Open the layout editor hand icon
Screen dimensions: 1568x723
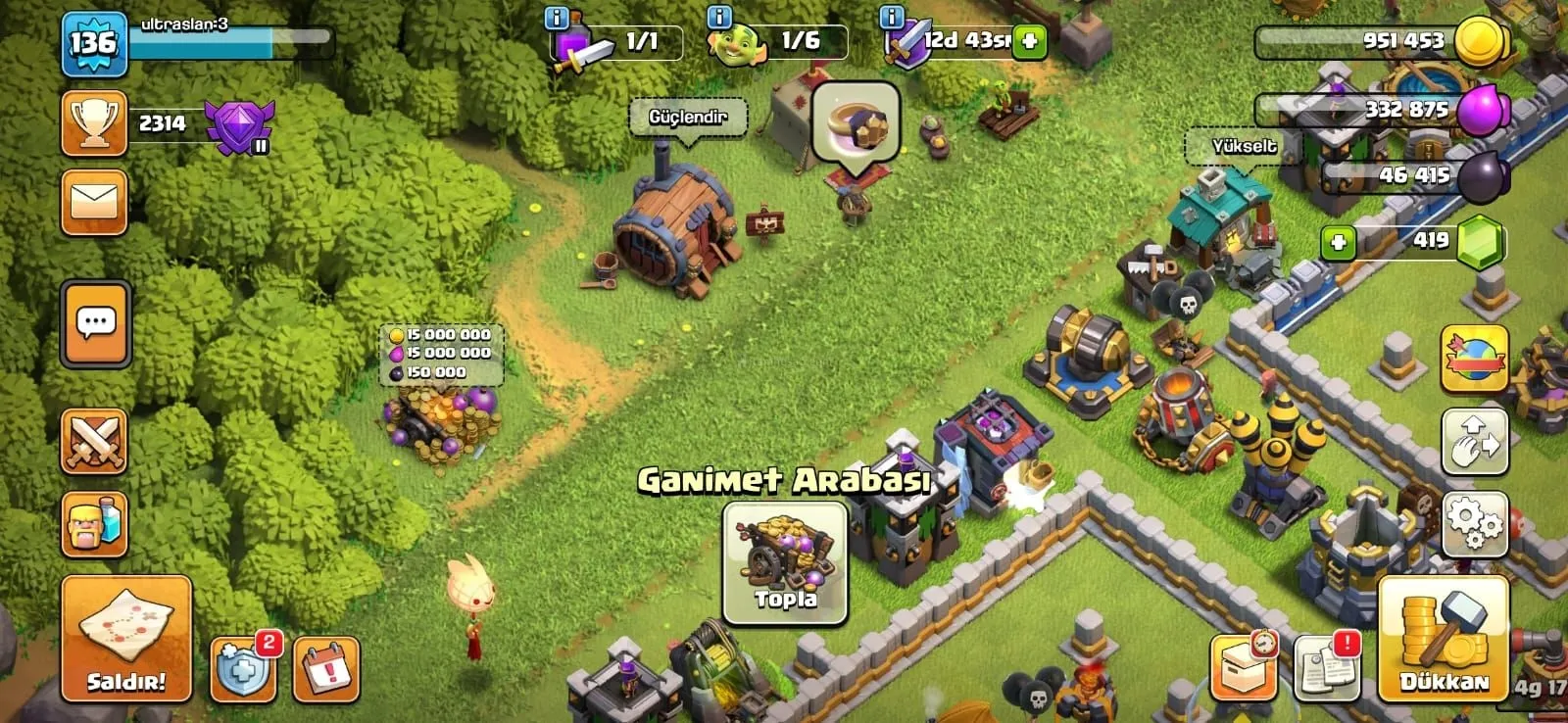point(1475,442)
